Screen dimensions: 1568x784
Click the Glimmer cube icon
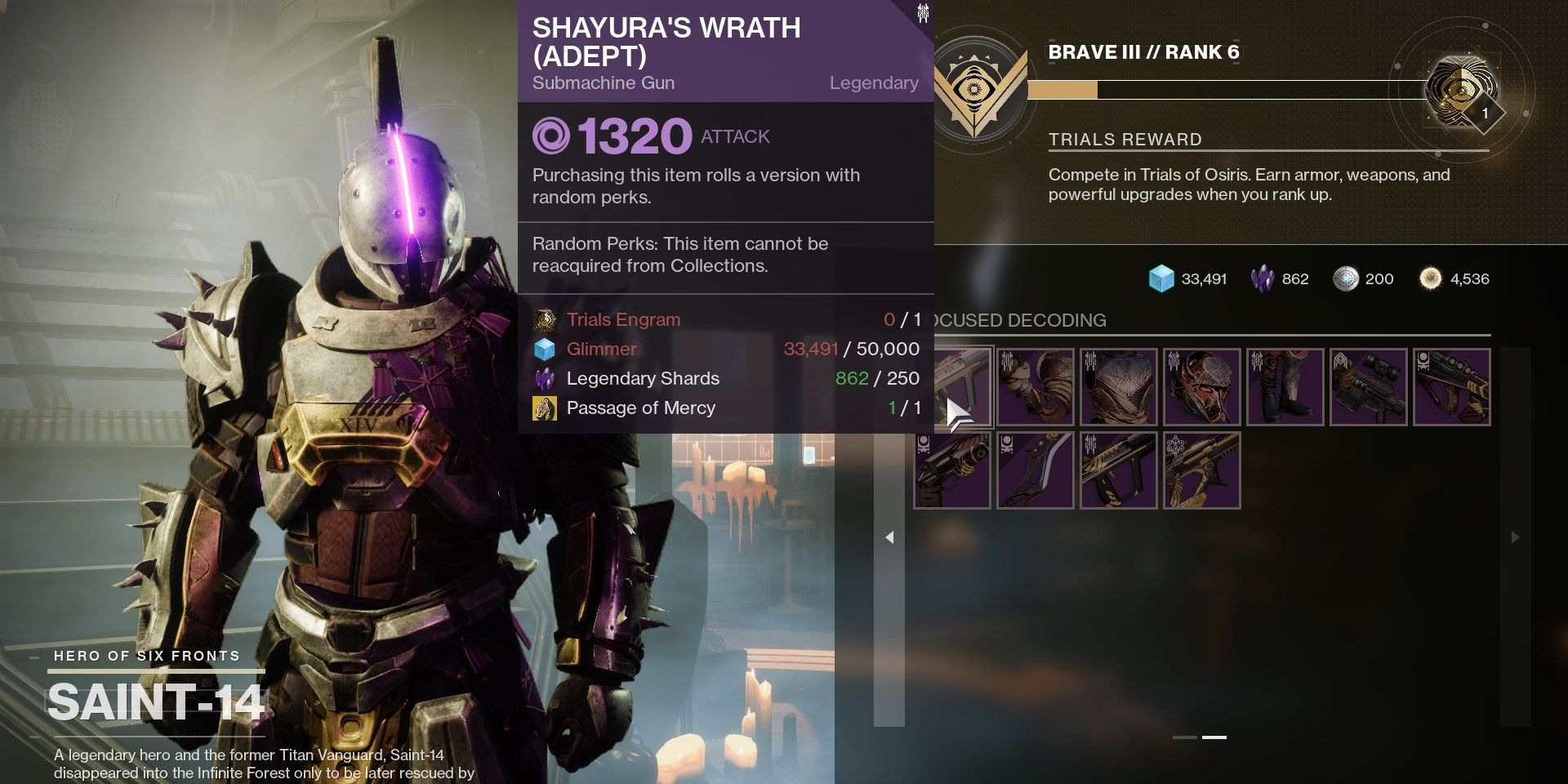1163,278
